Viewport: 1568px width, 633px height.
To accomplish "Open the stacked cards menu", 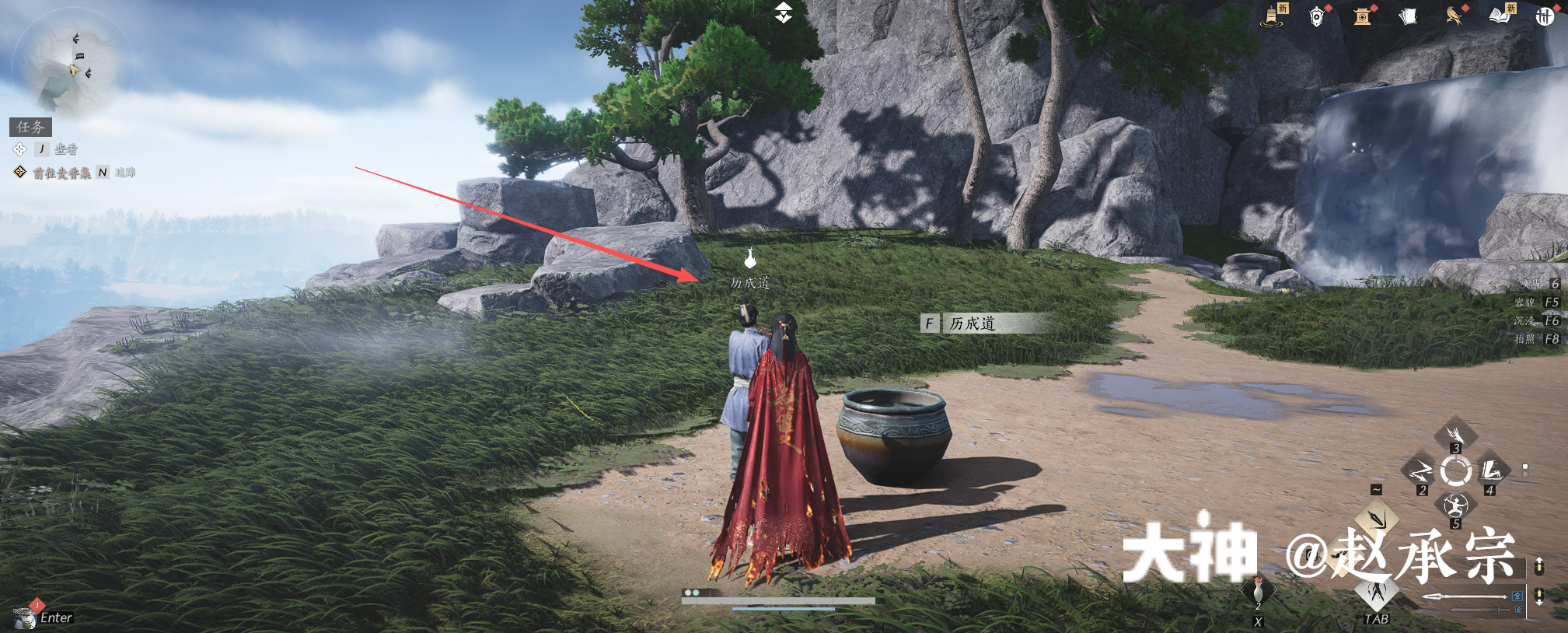I will click(x=1408, y=16).
